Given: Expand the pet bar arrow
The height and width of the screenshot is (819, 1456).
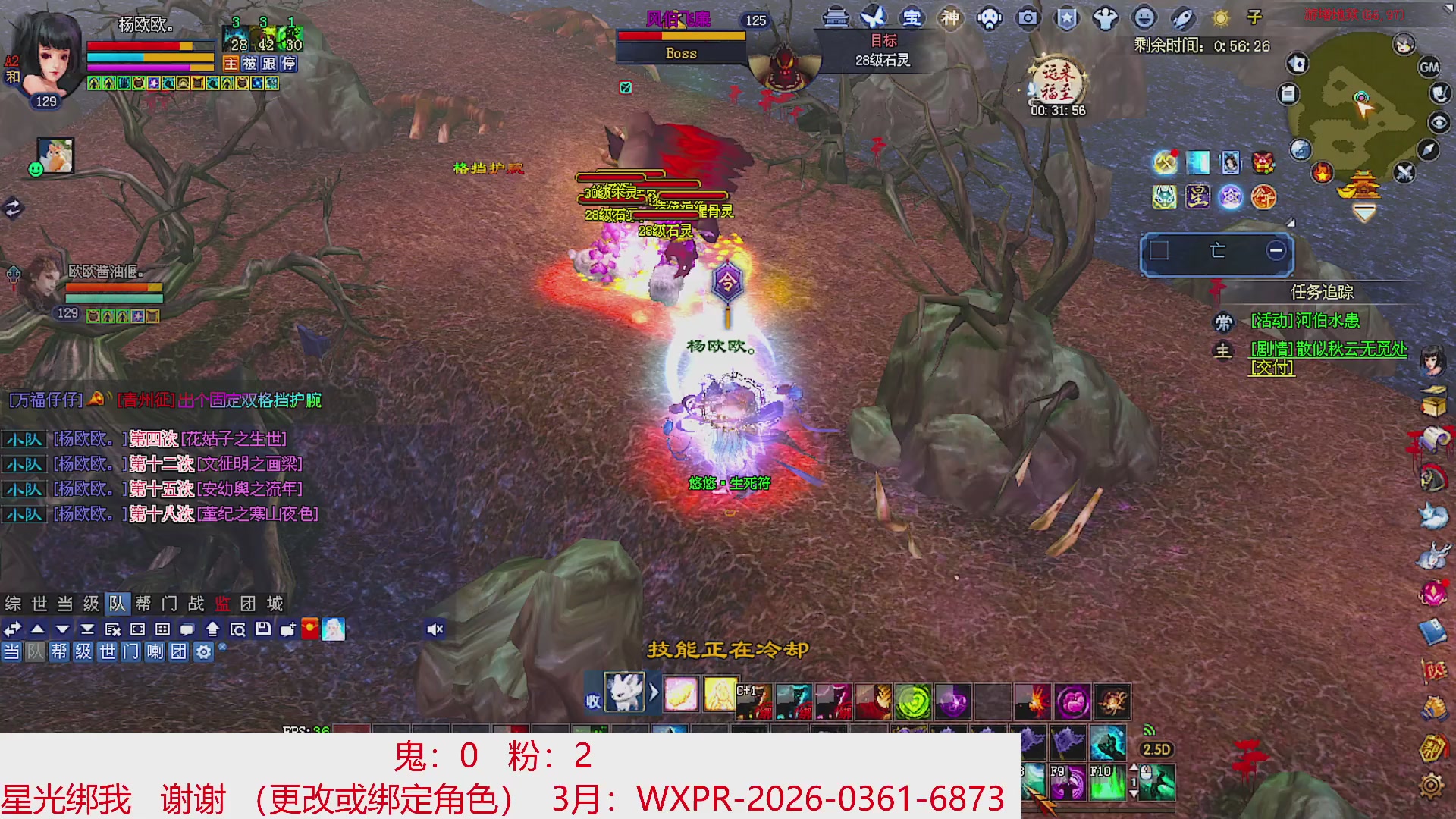Looking at the screenshot, I should tap(654, 692).
